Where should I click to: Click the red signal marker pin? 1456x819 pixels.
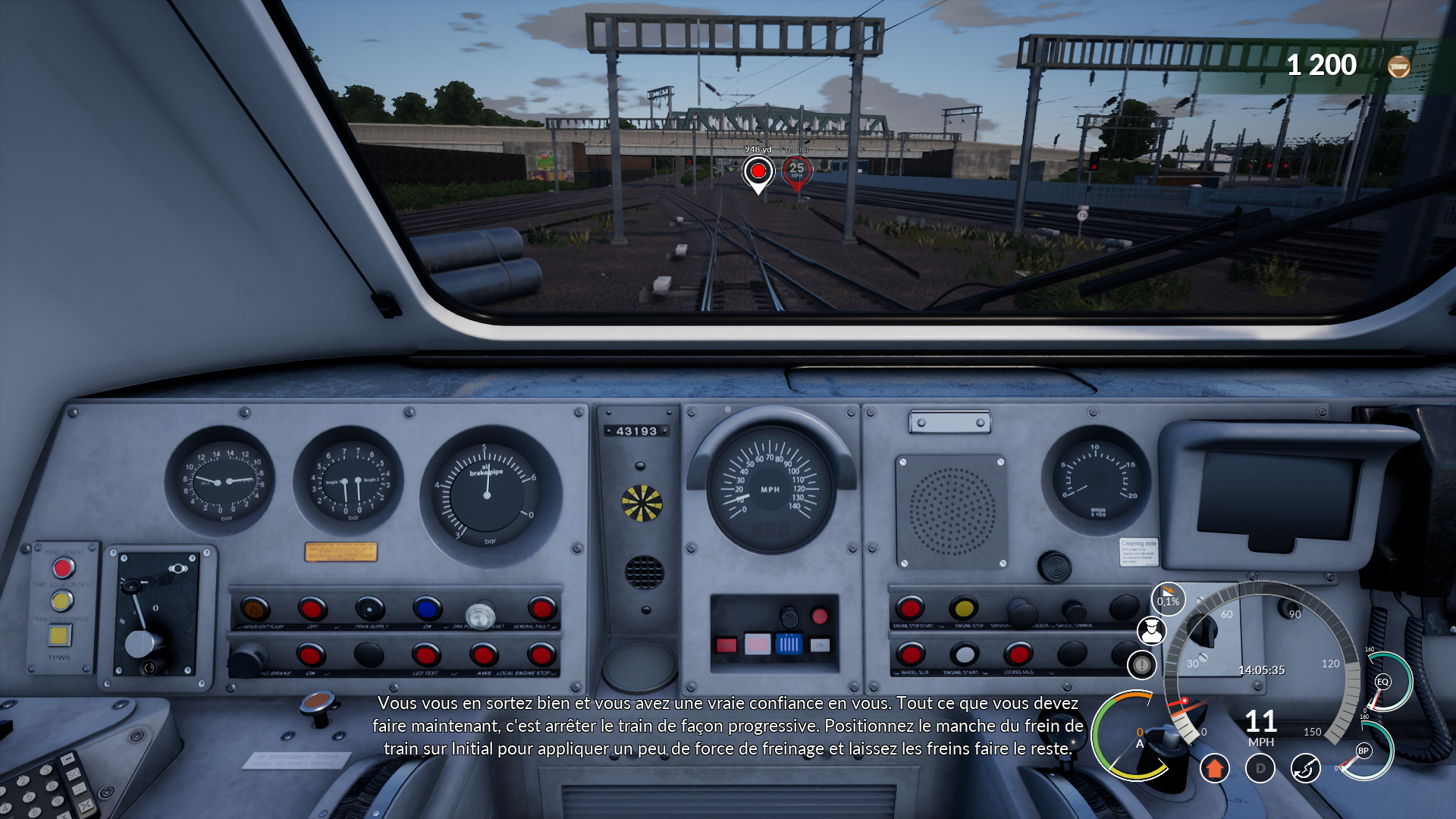click(x=758, y=172)
